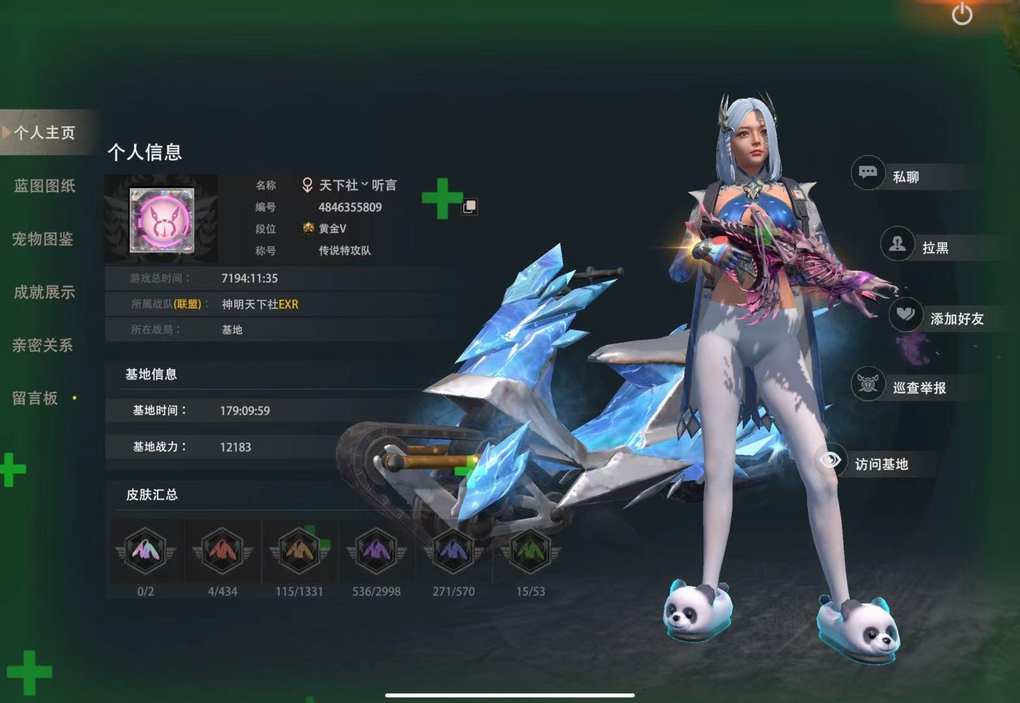
Task: Select the pink skin category 0/2
Action: [145, 551]
